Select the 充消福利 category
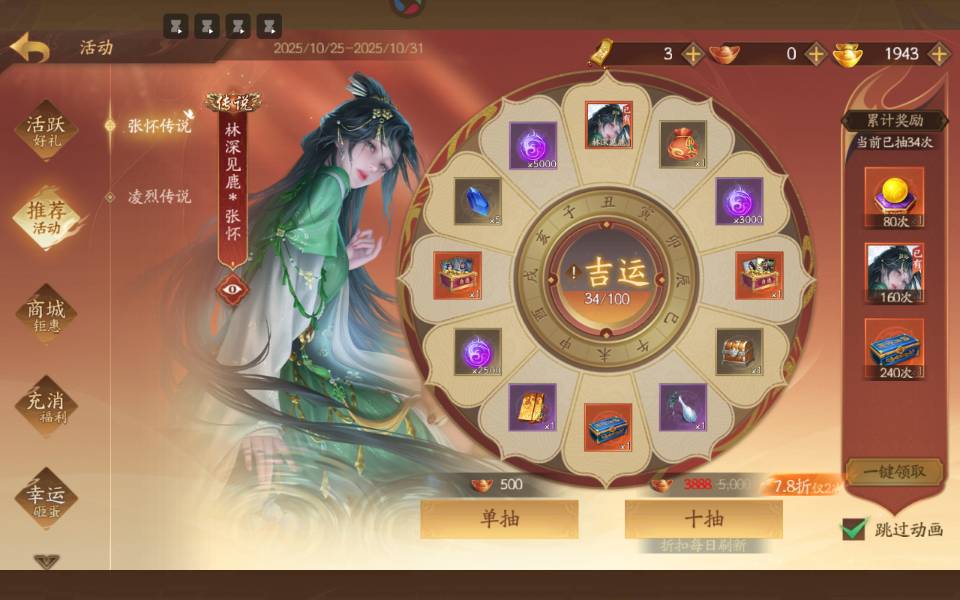Image resolution: width=960 pixels, height=600 pixels. pos(45,403)
